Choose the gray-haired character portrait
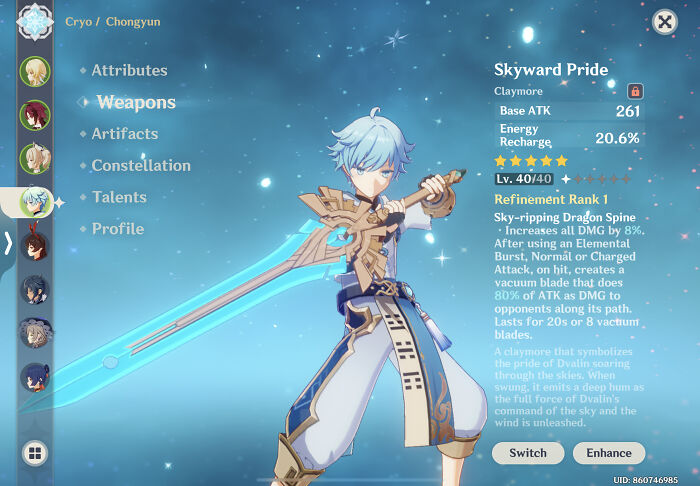This screenshot has height=486, width=700. 35,333
